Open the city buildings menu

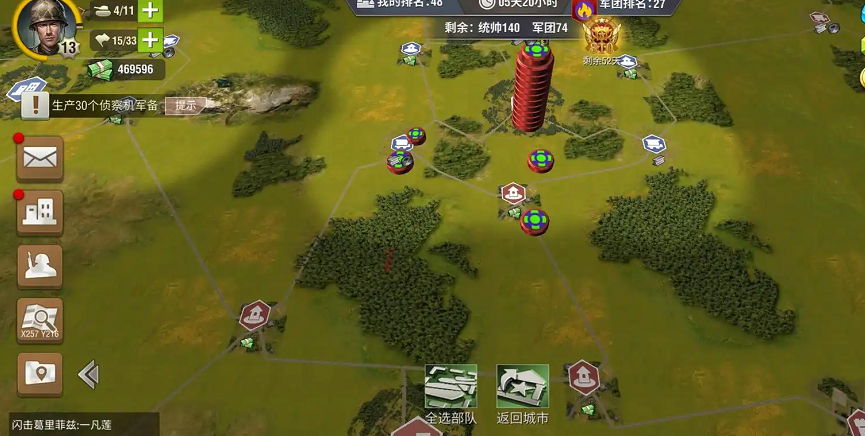(40, 211)
